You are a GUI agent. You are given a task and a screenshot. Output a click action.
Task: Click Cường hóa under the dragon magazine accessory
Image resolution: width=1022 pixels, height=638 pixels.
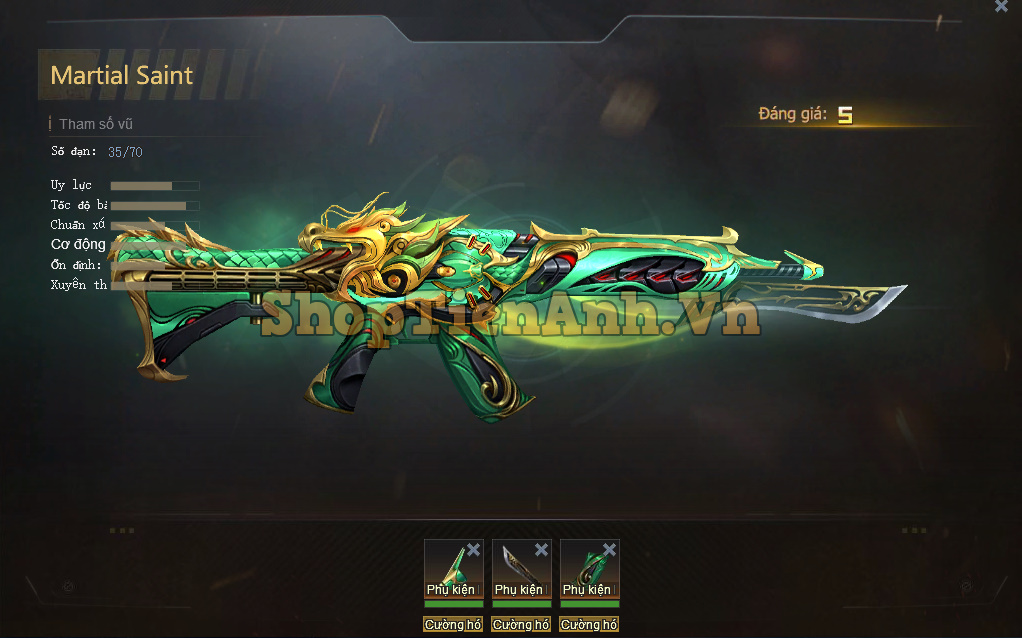(x=589, y=625)
